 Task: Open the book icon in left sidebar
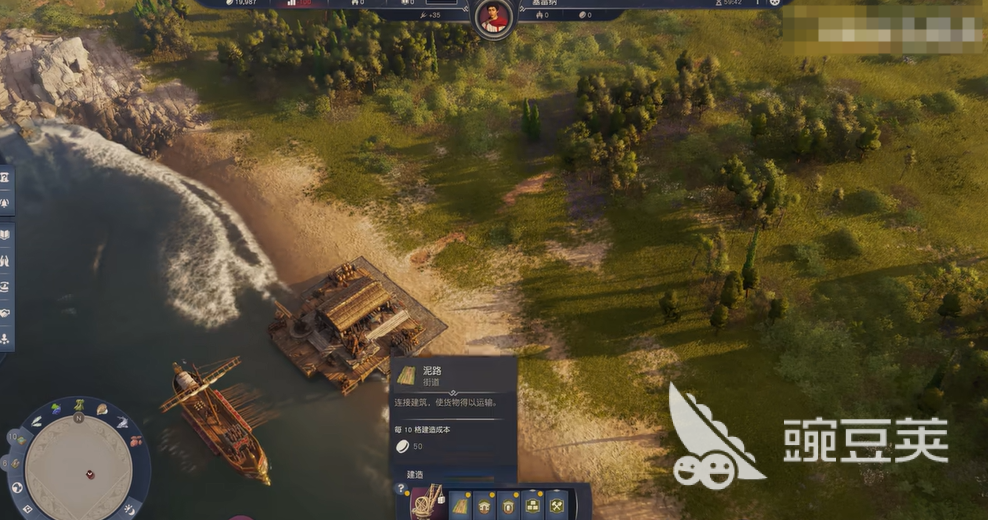(x=6, y=236)
